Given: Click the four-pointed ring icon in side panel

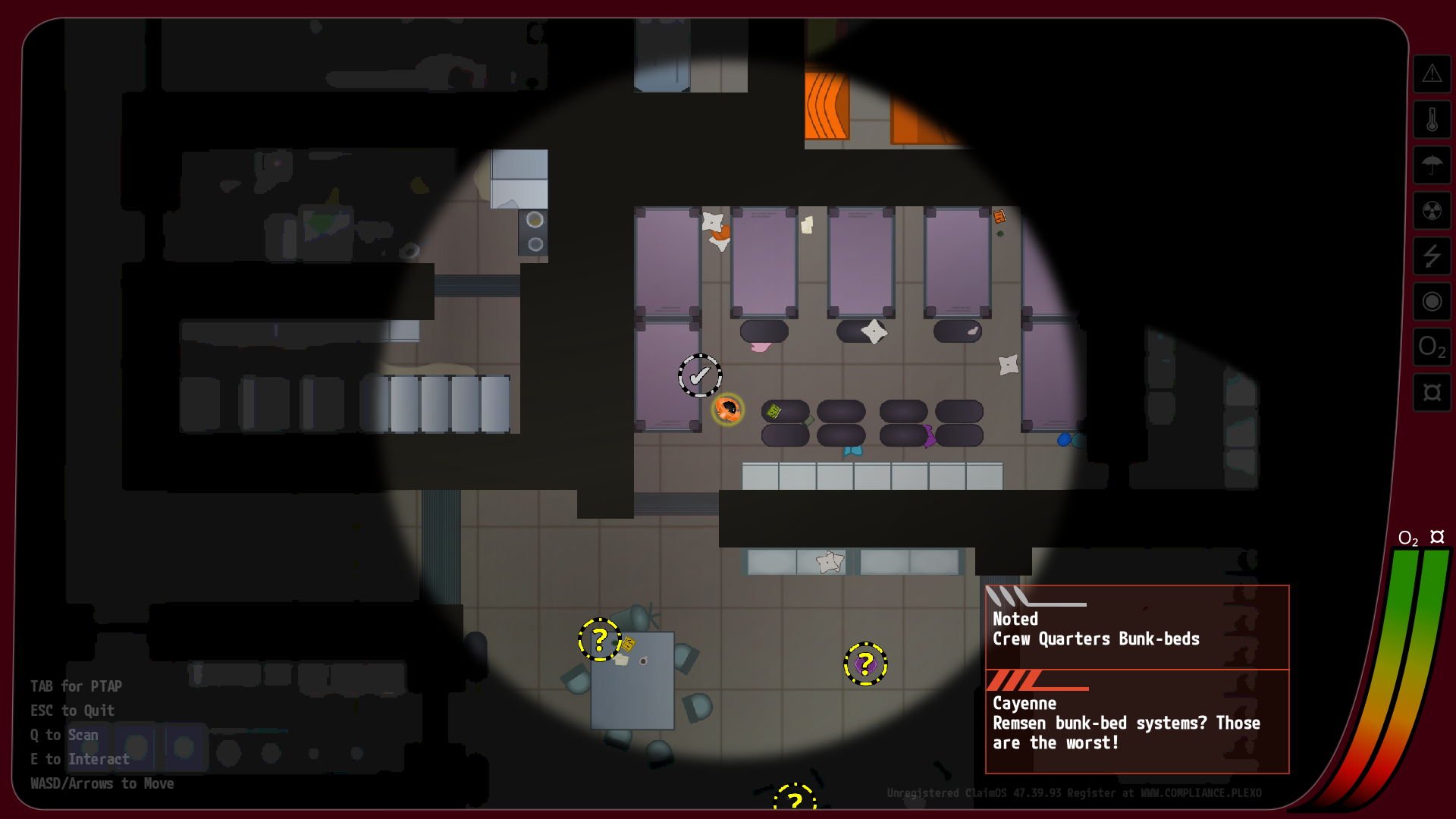Looking at the screenshot, I should 1432,392.
